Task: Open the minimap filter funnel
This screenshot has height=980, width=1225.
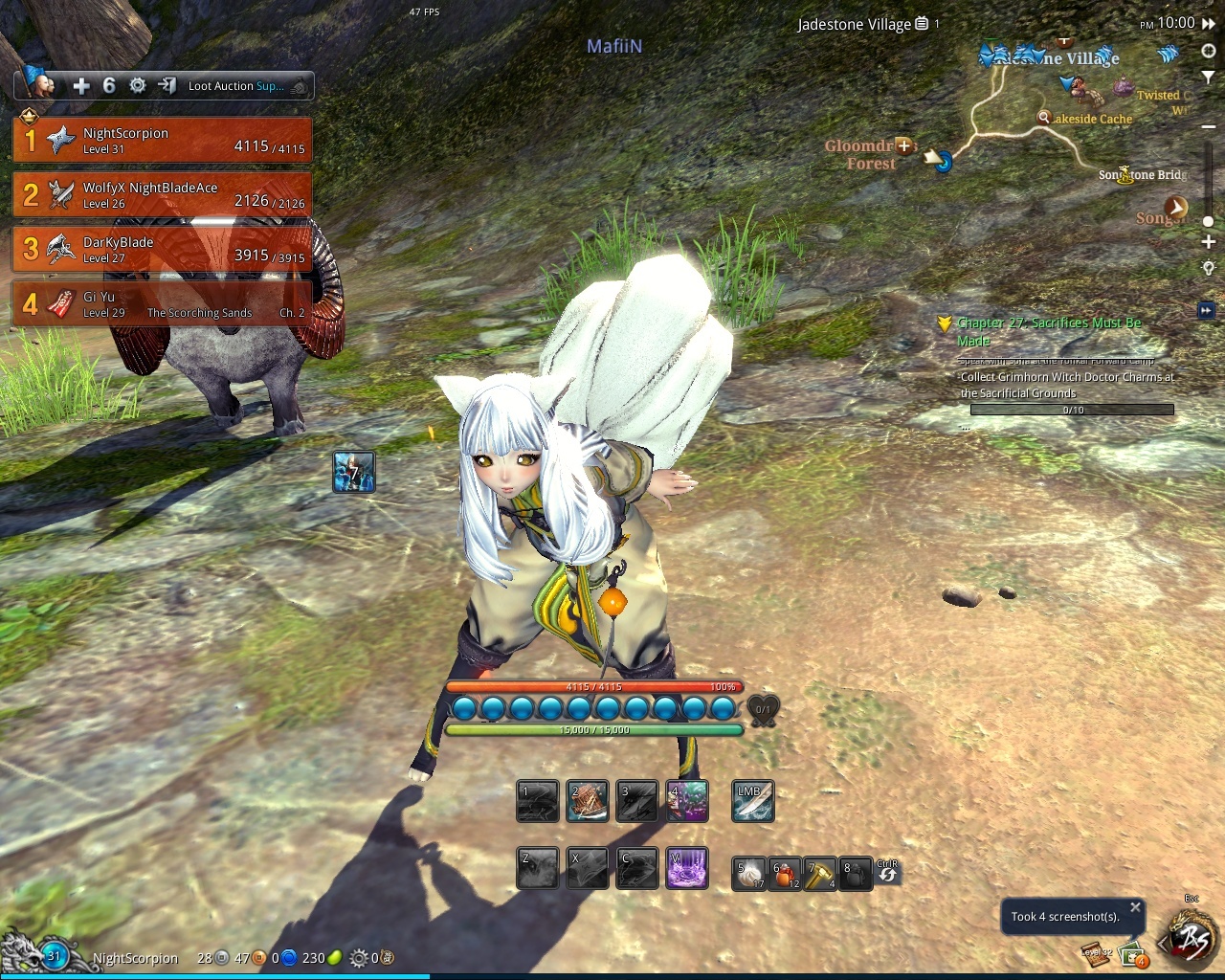Action: [x=1209, y=77]
